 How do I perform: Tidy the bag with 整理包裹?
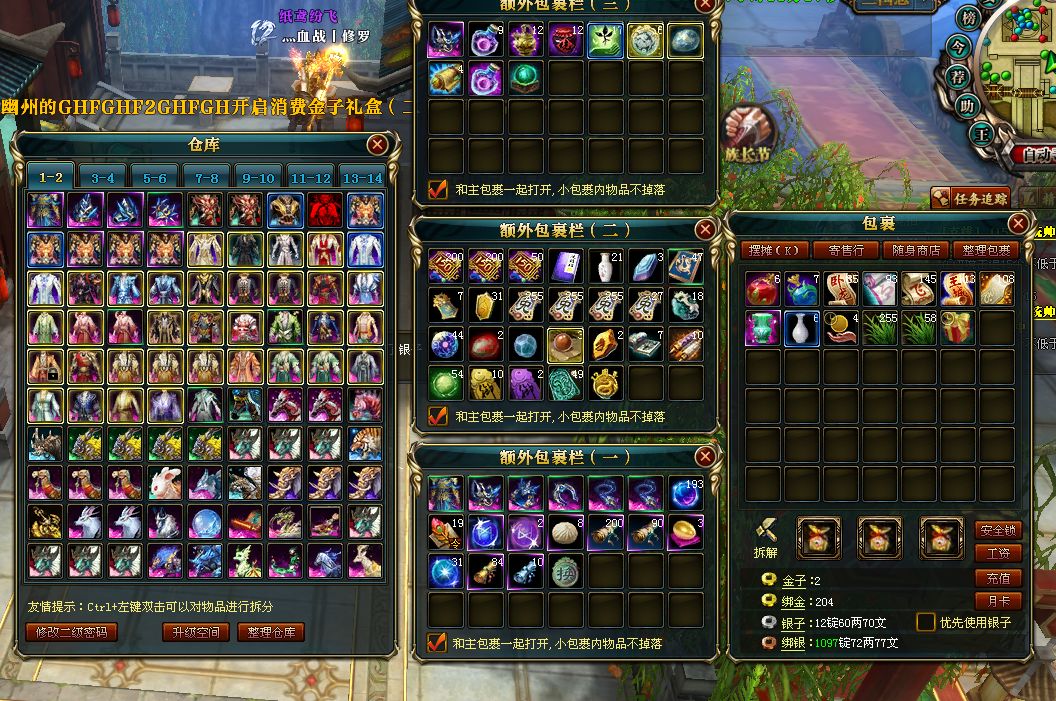[985, 250]
